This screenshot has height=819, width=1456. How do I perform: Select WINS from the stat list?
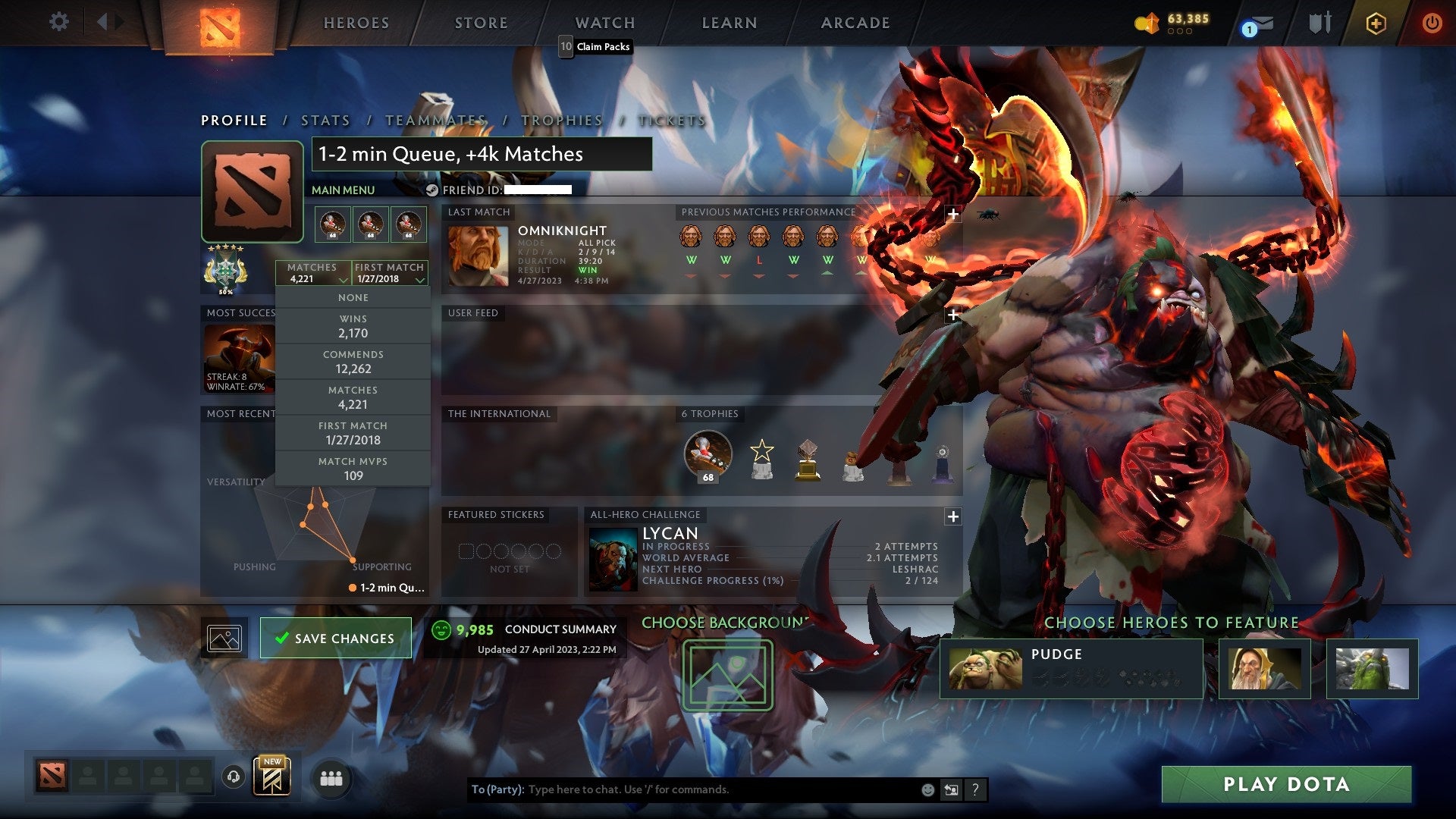[353, 326]
